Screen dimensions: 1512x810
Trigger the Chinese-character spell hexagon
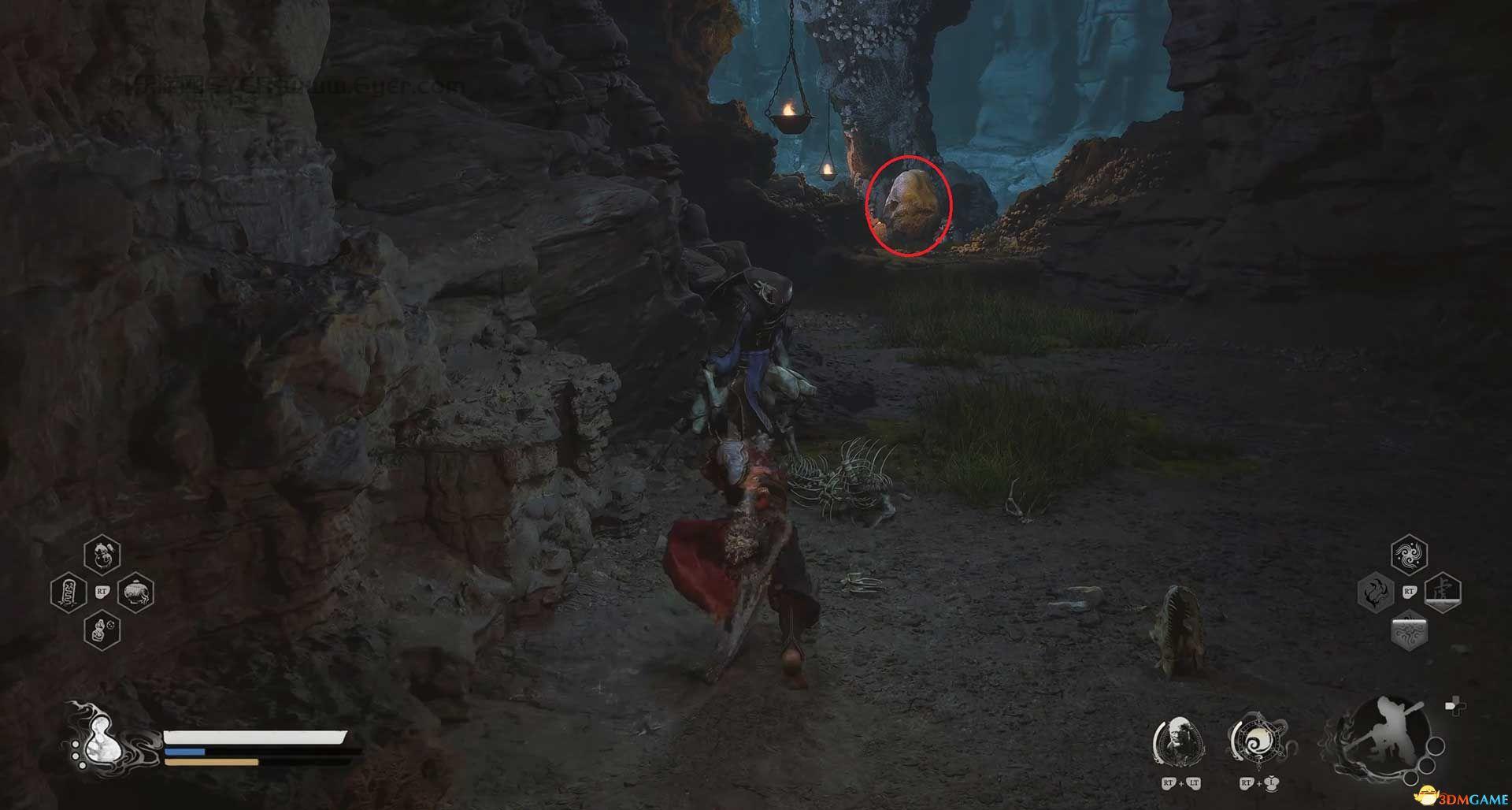(x=1443, y=593)
